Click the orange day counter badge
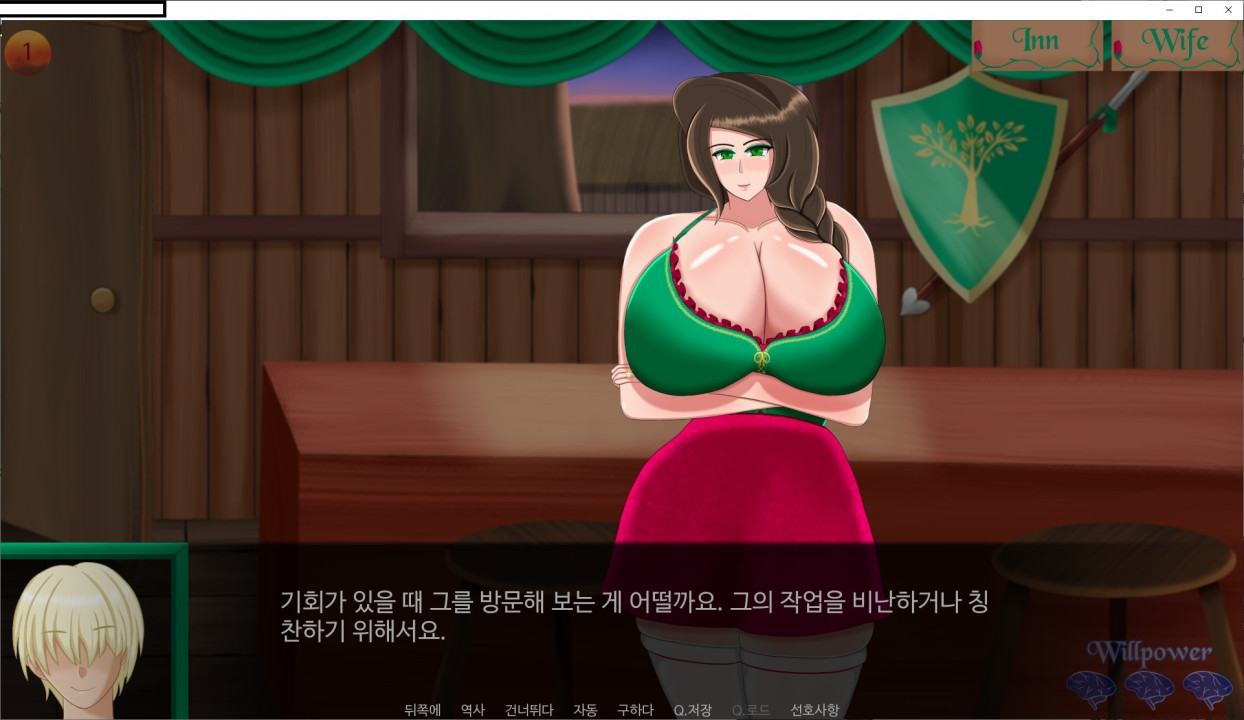The image size is (1244, 720). 27,53
